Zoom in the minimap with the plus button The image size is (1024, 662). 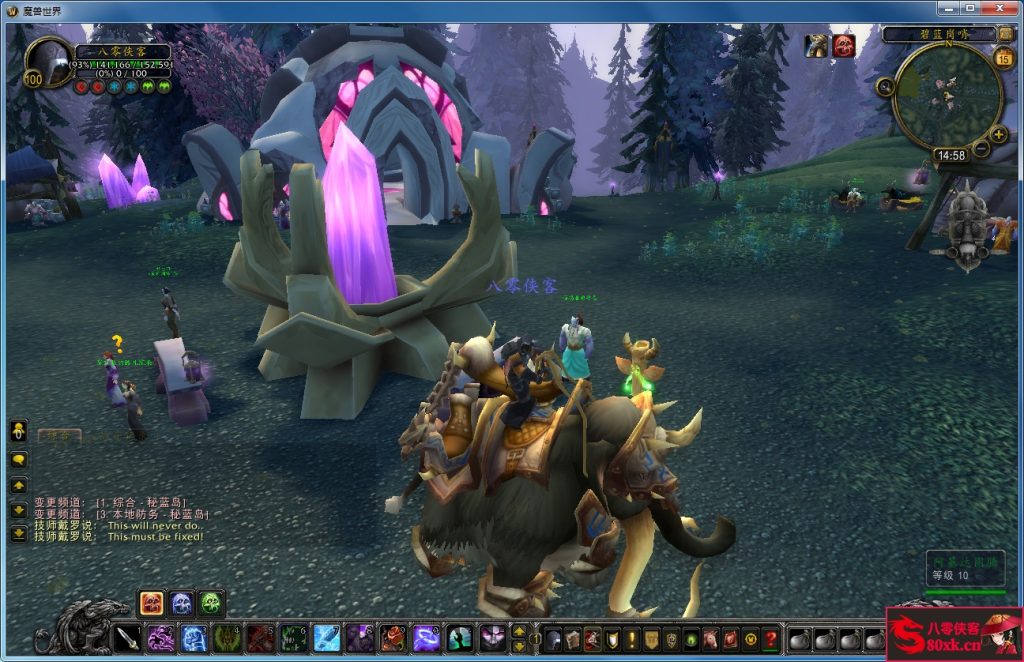[998, 134]
